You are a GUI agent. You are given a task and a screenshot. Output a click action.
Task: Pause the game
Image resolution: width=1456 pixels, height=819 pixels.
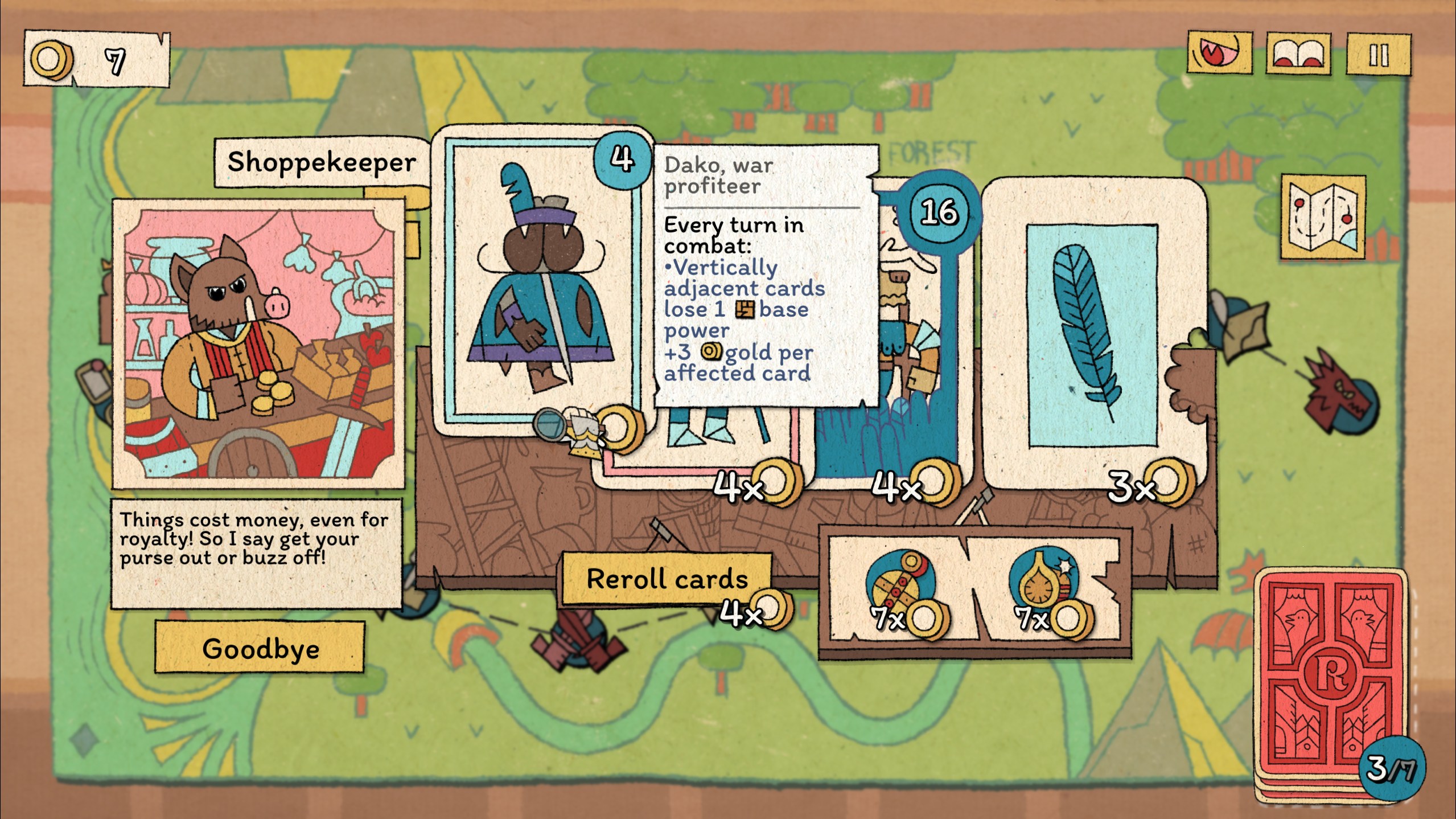click(x=1377, y=55)
